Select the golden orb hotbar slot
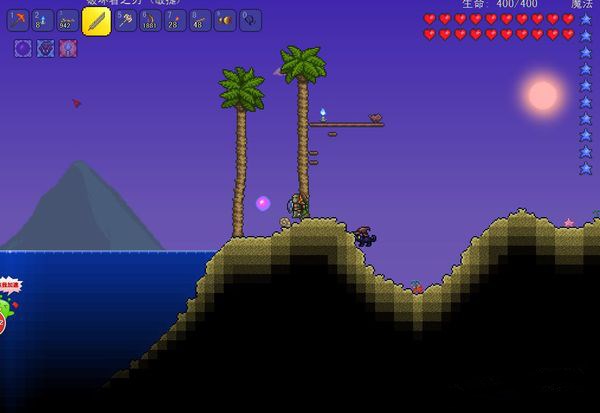 [x=225, y=19]
